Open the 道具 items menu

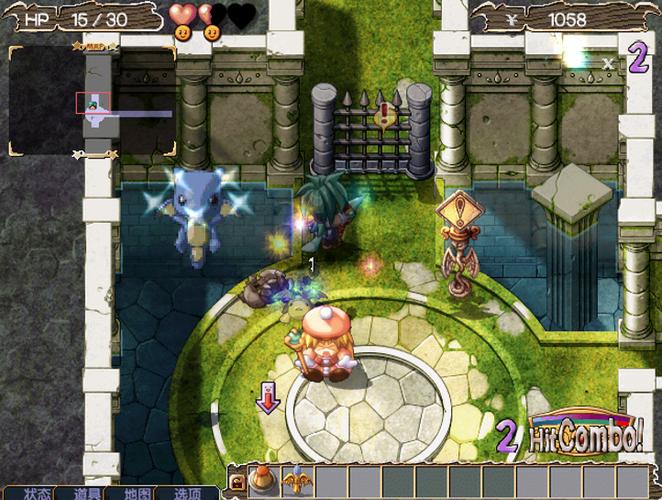coord(88,493)
